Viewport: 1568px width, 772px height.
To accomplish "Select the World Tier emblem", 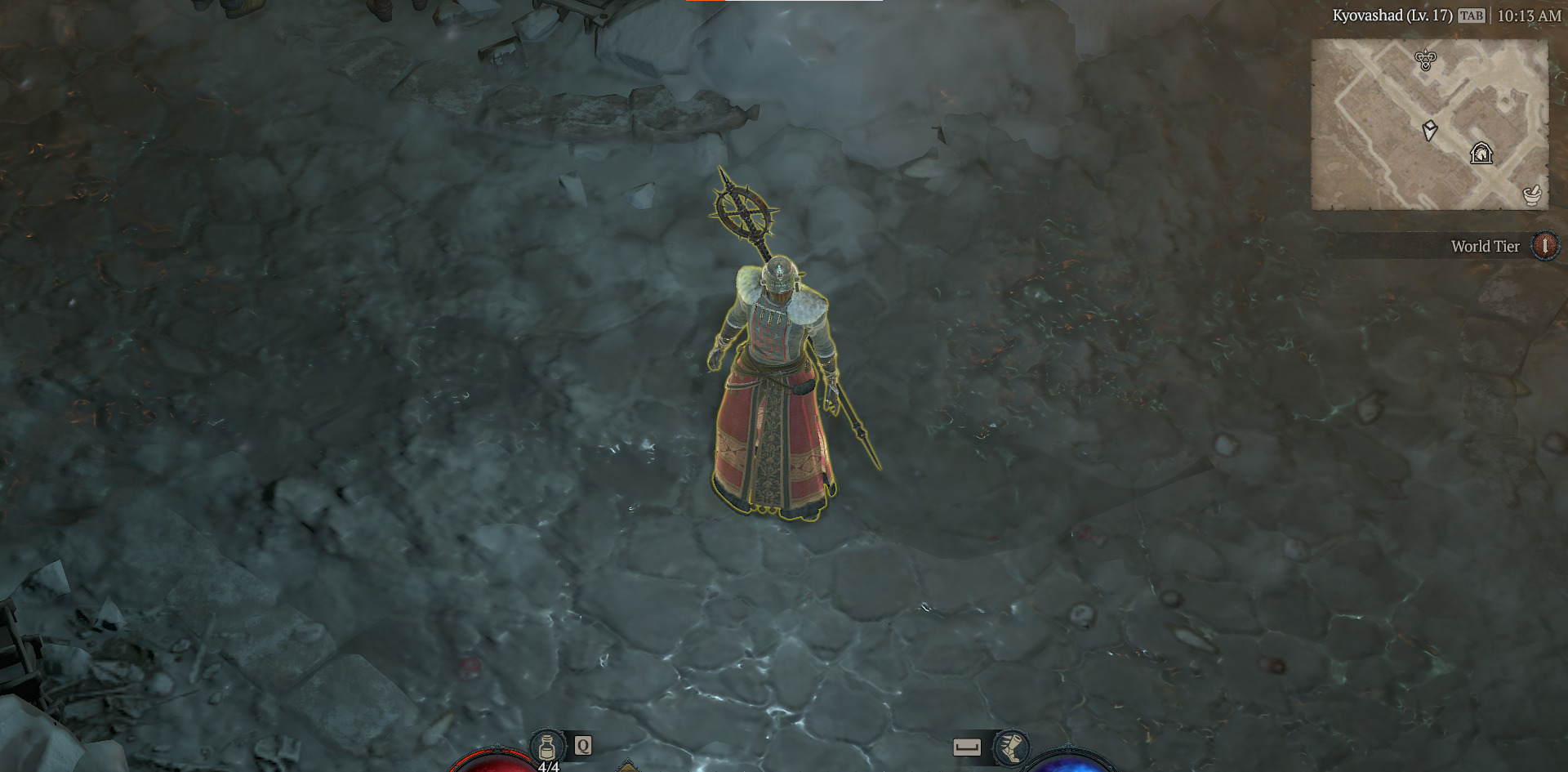I will (1543, 246).
